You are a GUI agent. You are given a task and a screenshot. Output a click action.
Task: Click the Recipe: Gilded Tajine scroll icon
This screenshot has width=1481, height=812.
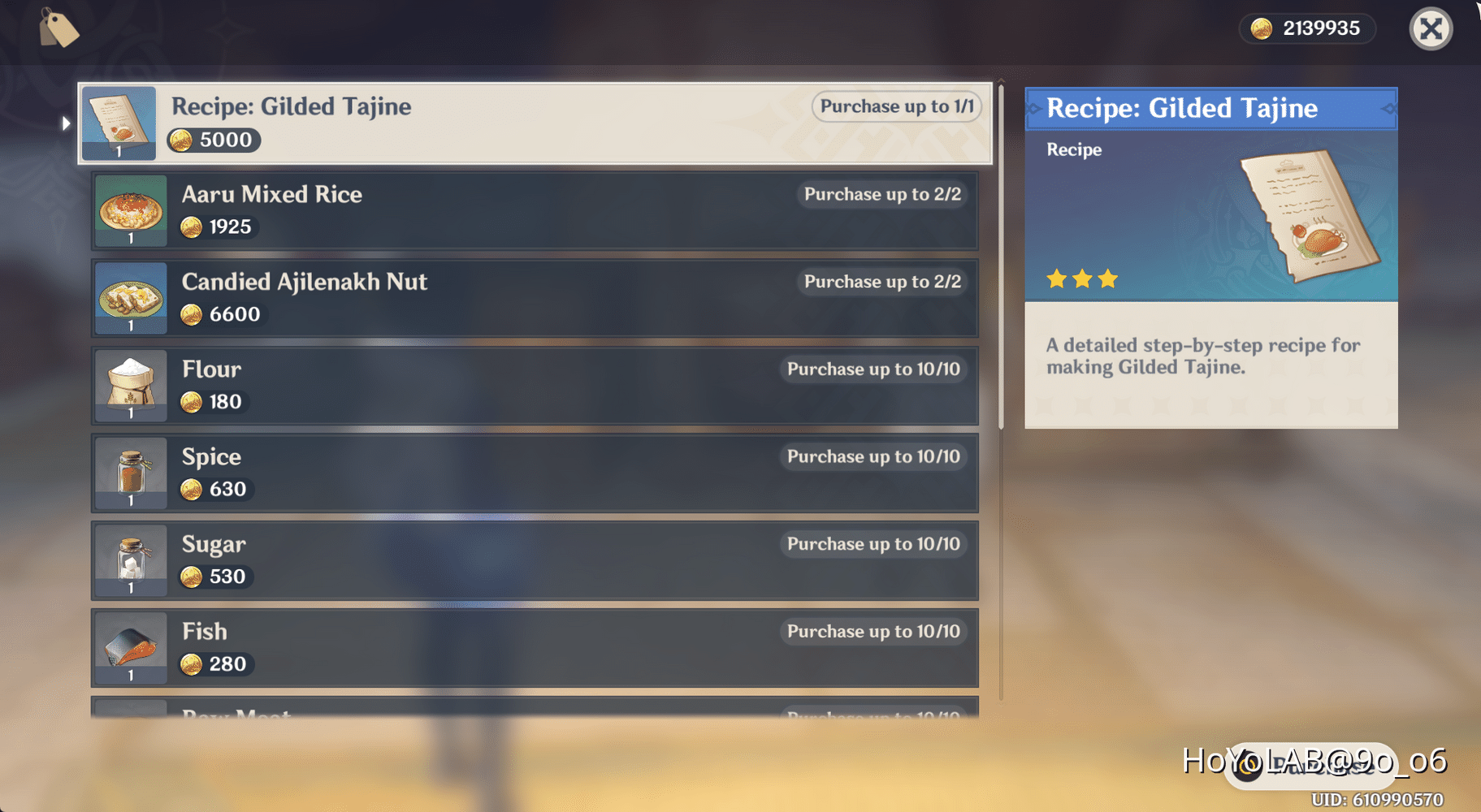(119, 123)
